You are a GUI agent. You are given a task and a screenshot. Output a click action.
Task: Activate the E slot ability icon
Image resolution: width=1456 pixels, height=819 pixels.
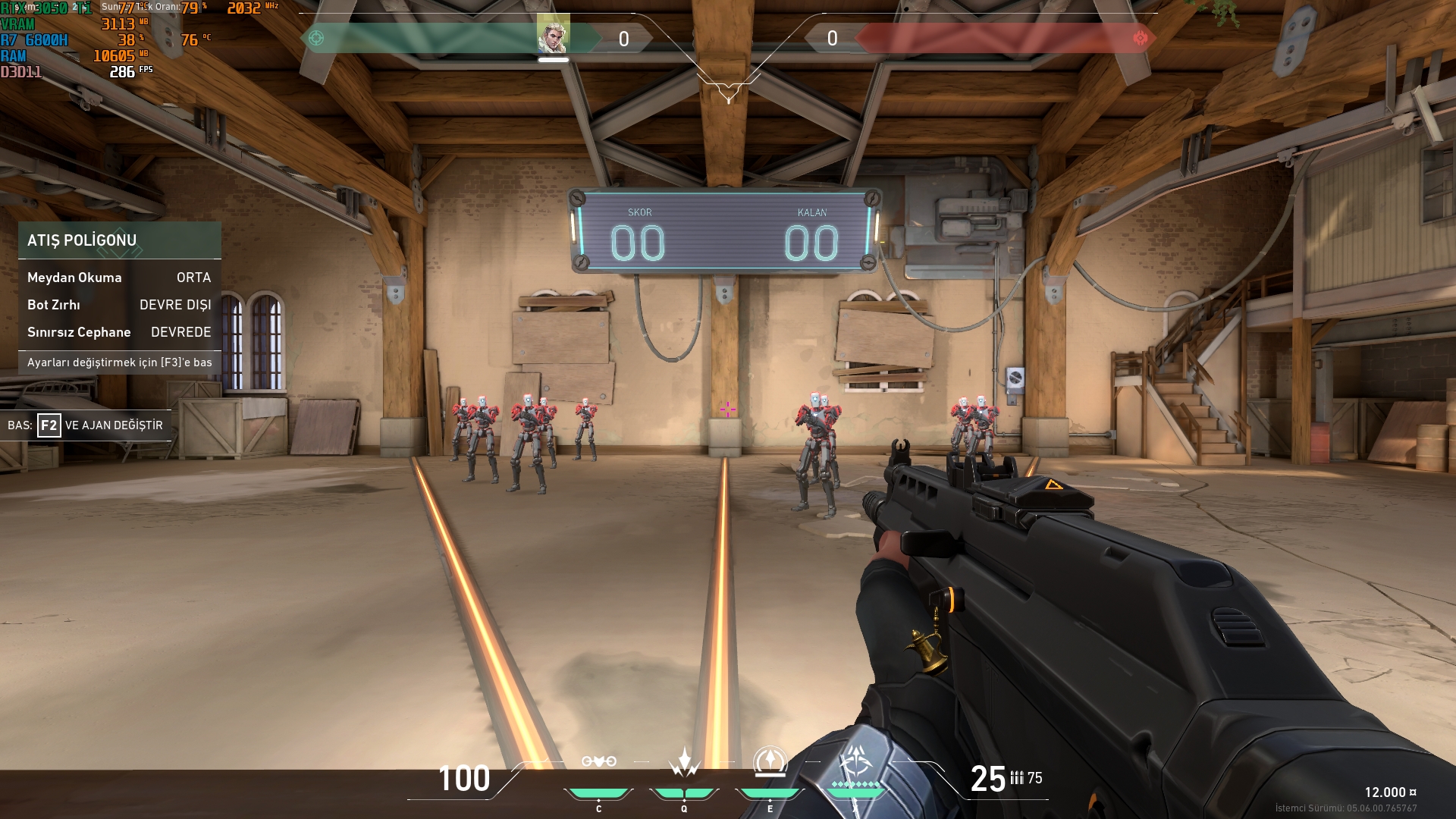tap(770, 761)
